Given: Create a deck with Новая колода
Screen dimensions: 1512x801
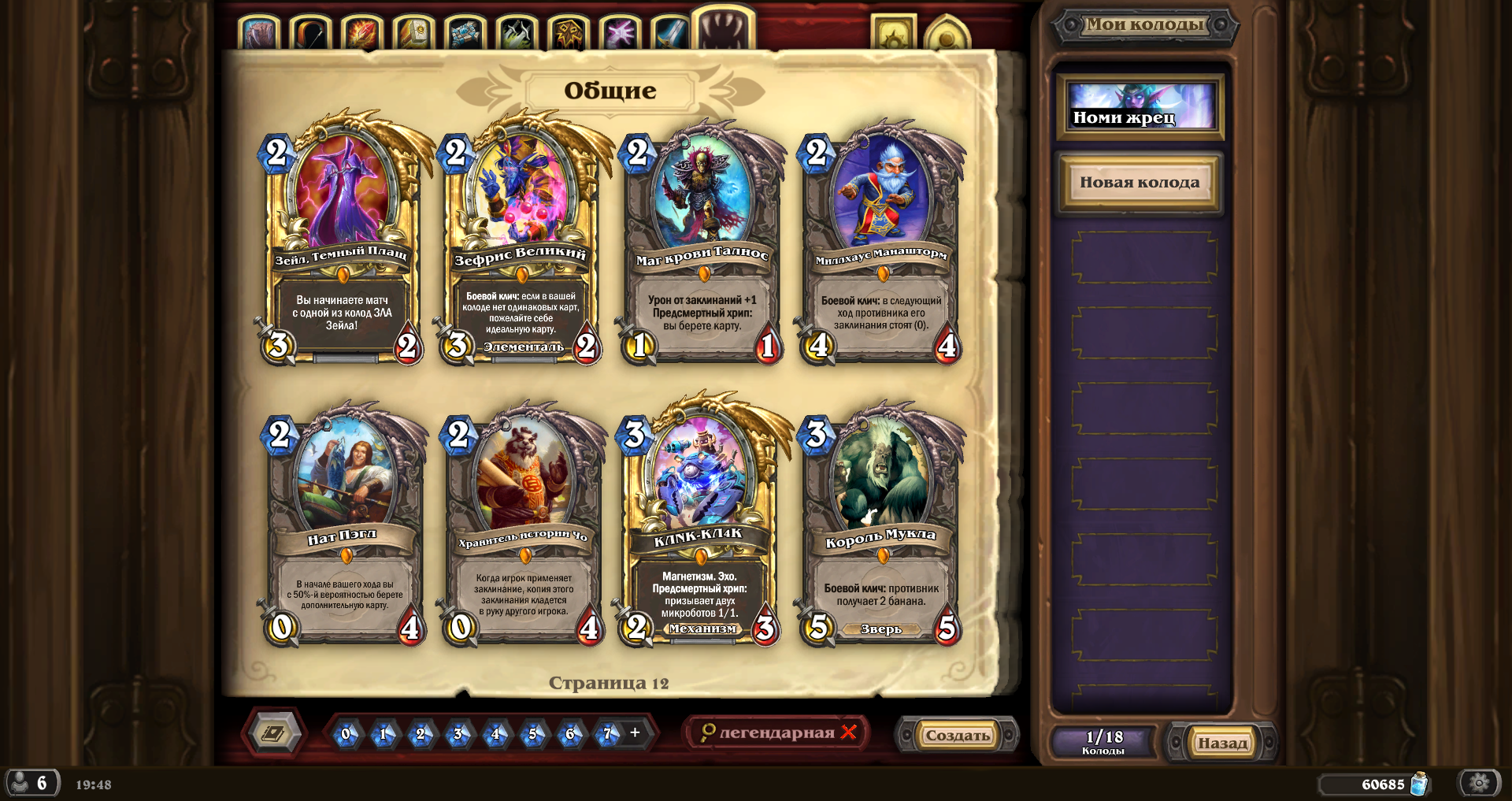Looking at the screenshot, I should (1140, 182).
